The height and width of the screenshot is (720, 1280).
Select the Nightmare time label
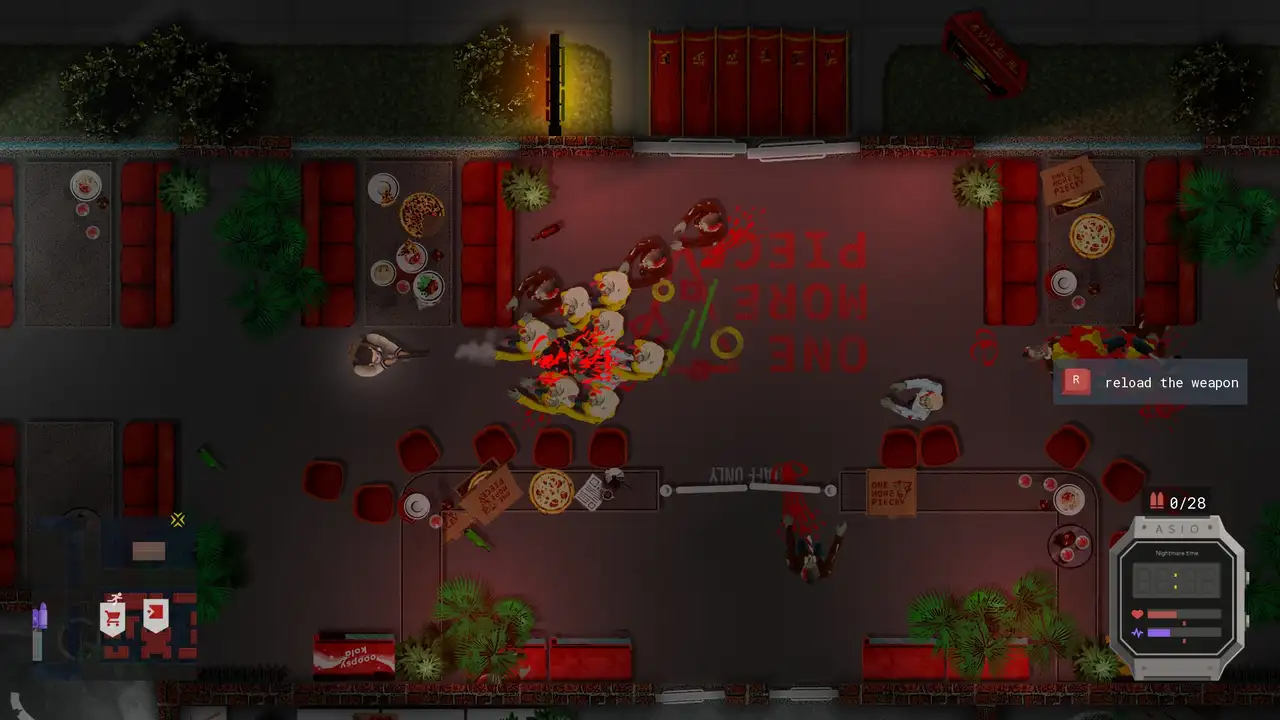pos(1177,553)
